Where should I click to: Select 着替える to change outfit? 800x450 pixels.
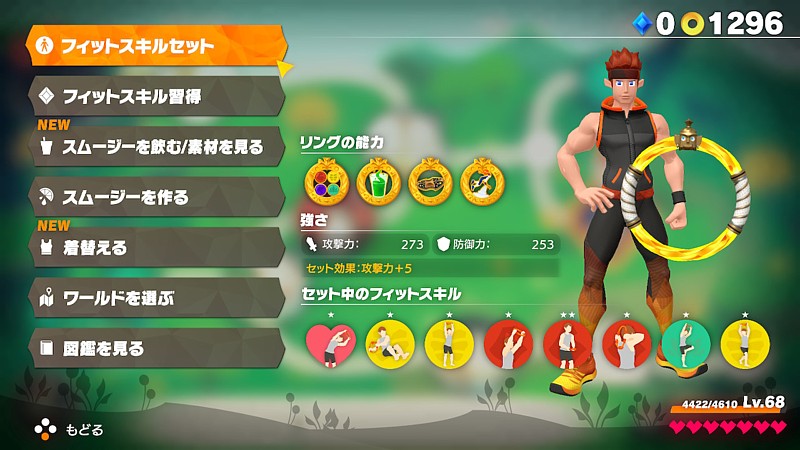coord(155,248)
